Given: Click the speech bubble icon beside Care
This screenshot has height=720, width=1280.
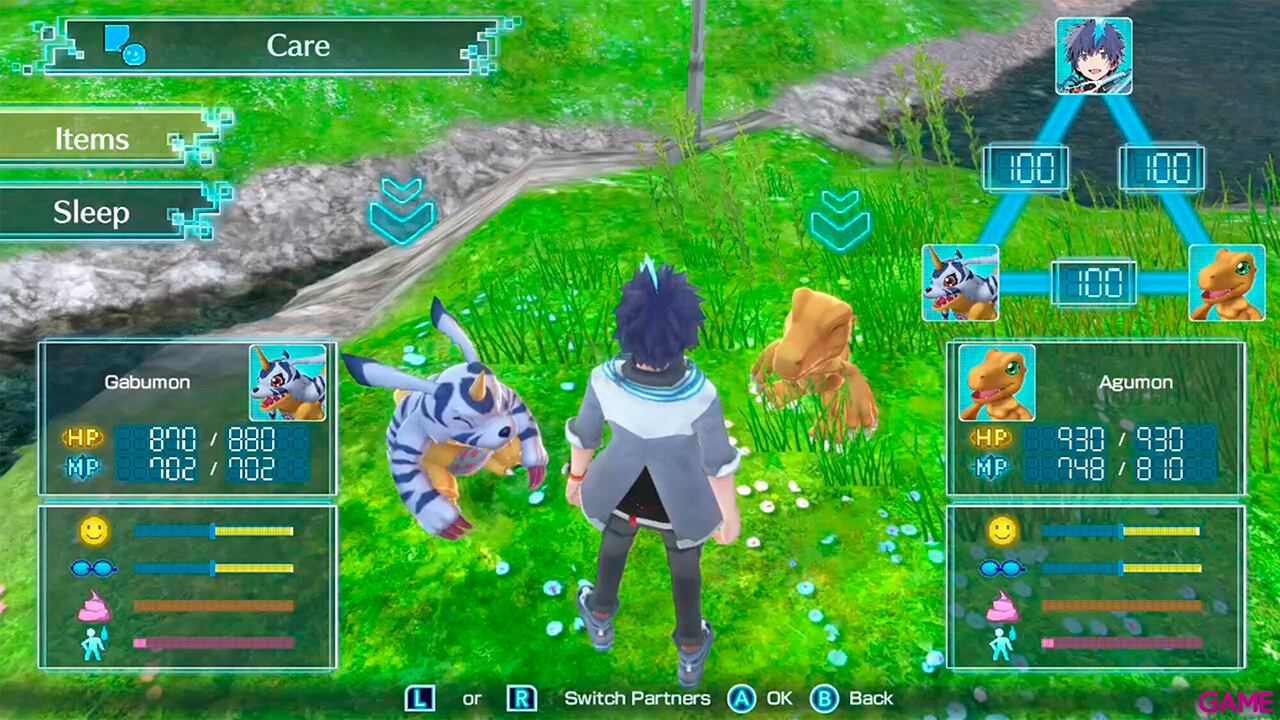Looking at the screenshot, I should (x=124, y=44).
